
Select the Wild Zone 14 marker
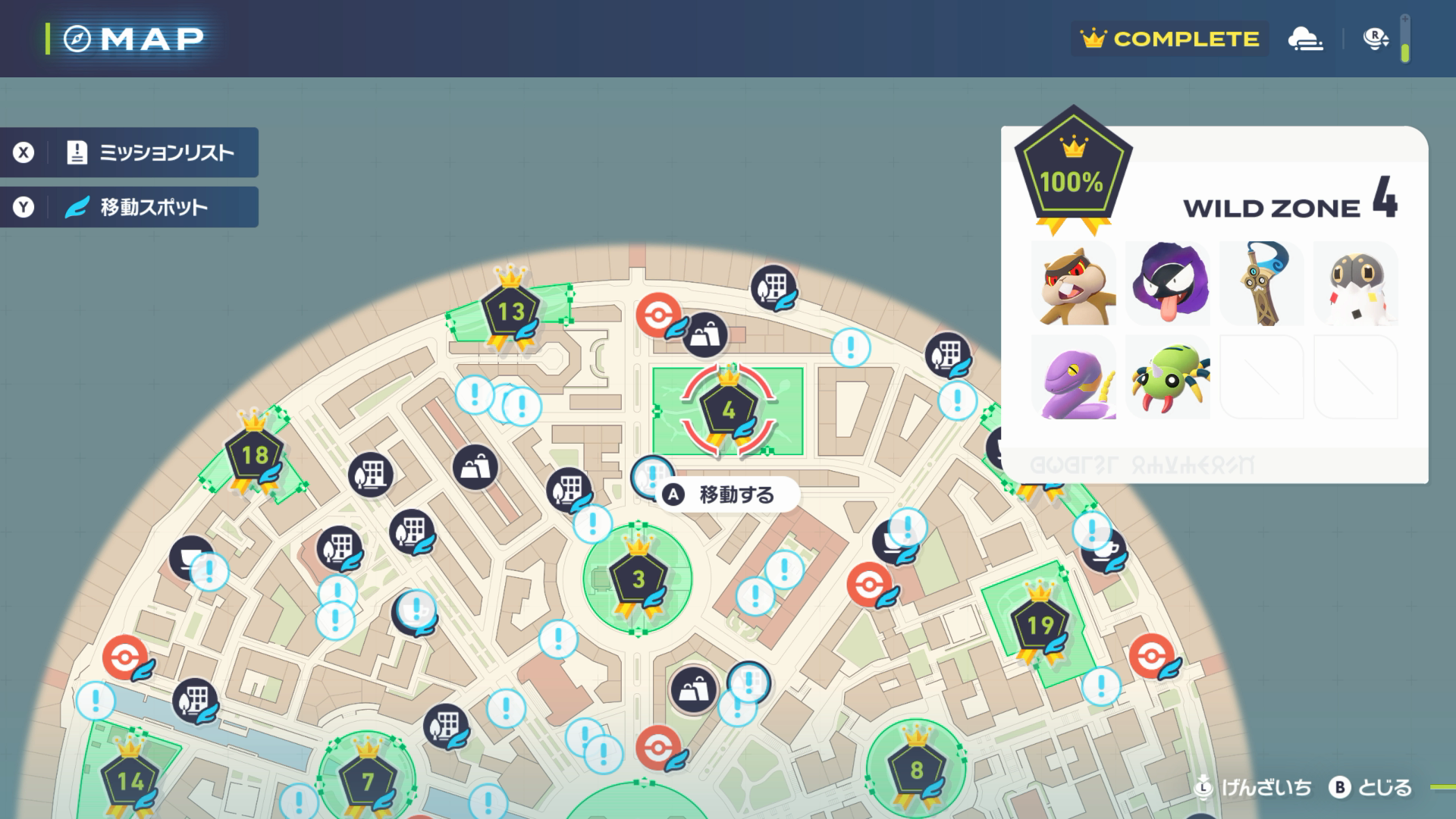(130, 781)
